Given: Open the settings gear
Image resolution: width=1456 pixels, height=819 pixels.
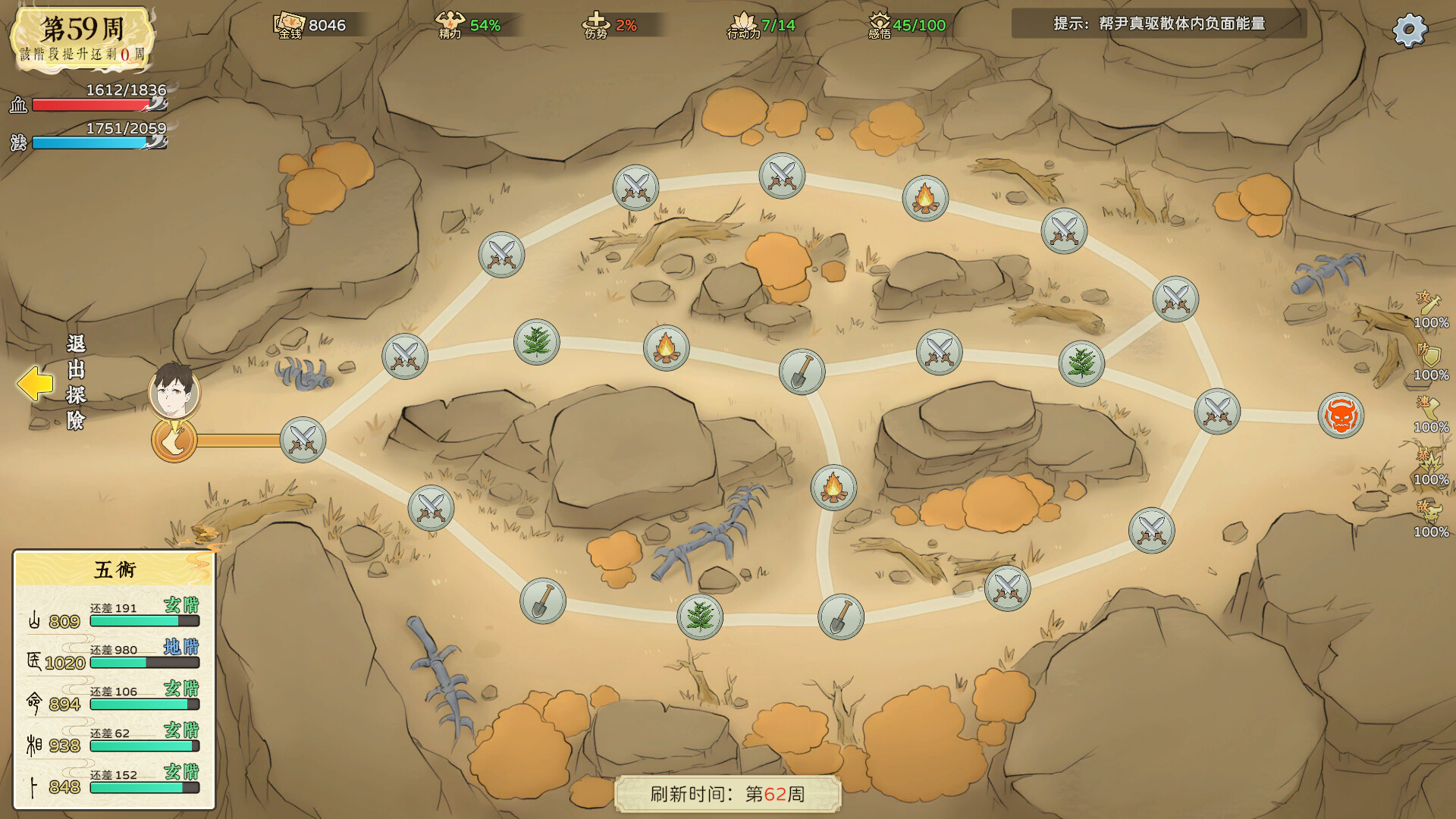Looking at the screenshot, I should [1410, 30].
